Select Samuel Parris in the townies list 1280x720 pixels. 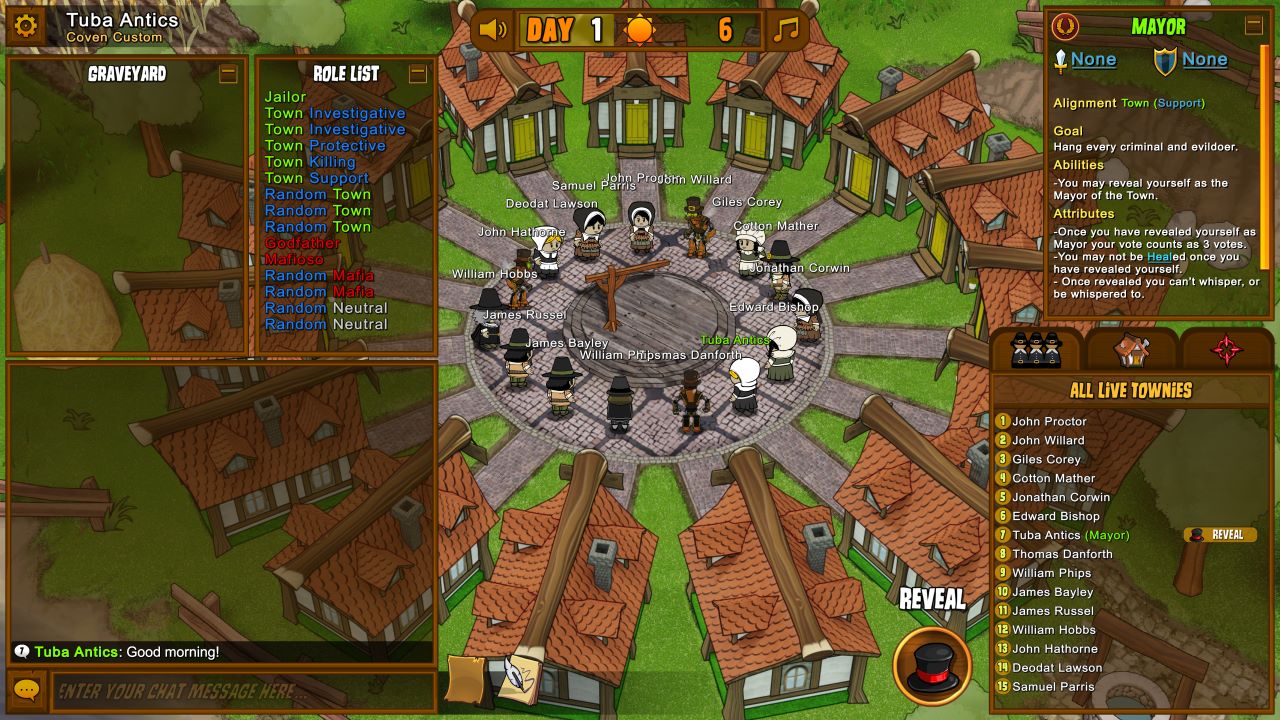1053,687
